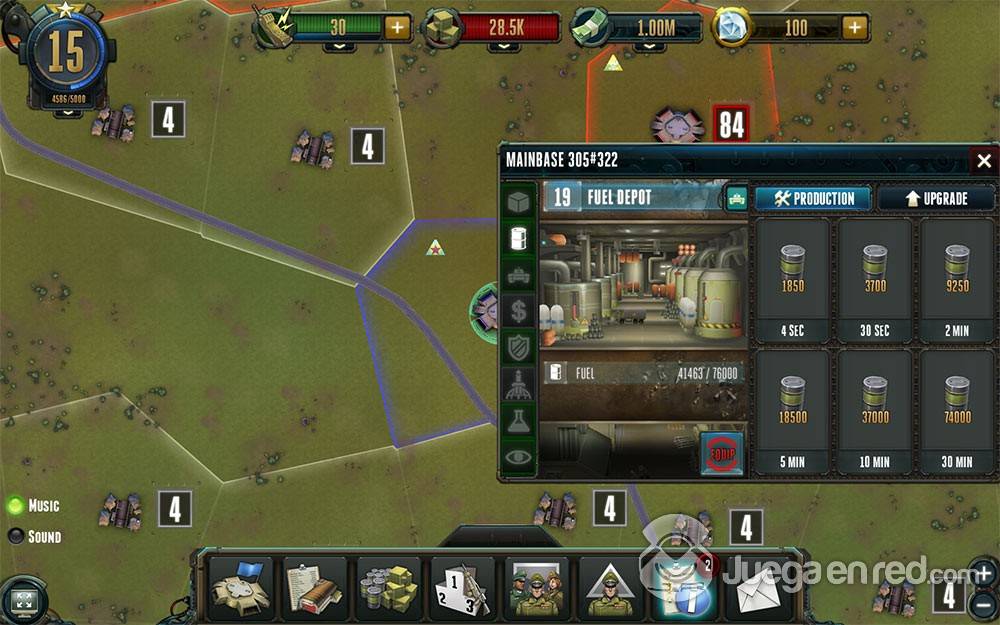Open the rankings podium icon
Image resolution: width=1000 pixels, height=625 pixels.
pyautogui.click(x=464, y=590)
